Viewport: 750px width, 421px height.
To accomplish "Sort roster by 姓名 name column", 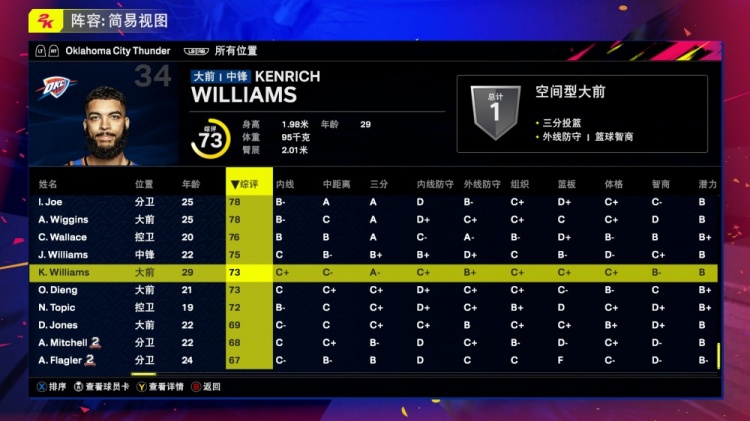I will tap(48, 184).
